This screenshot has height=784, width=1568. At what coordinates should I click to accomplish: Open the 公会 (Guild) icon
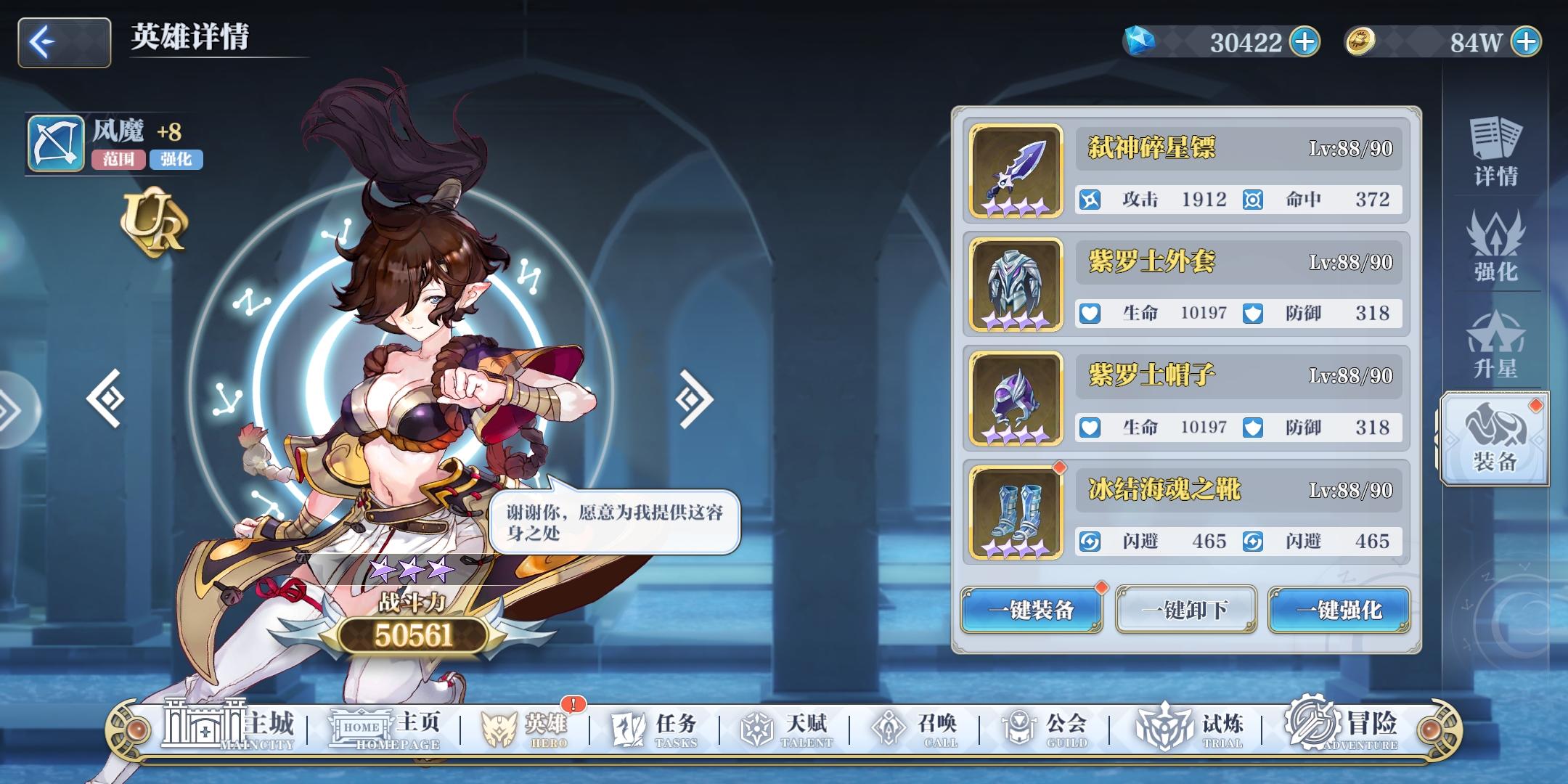pyautogui.click(x=1045, y=726)
